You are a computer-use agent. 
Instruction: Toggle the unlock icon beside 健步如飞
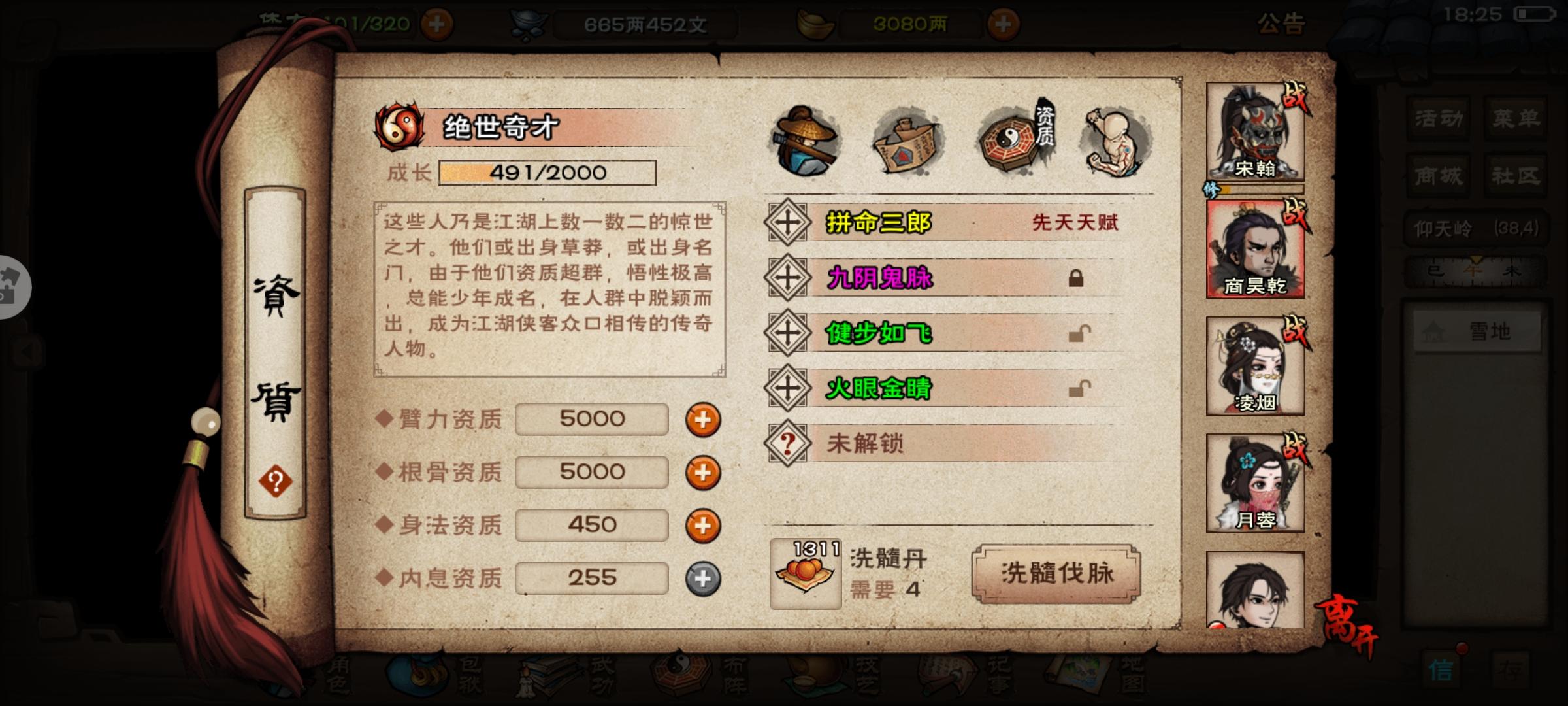point(1081,333)
